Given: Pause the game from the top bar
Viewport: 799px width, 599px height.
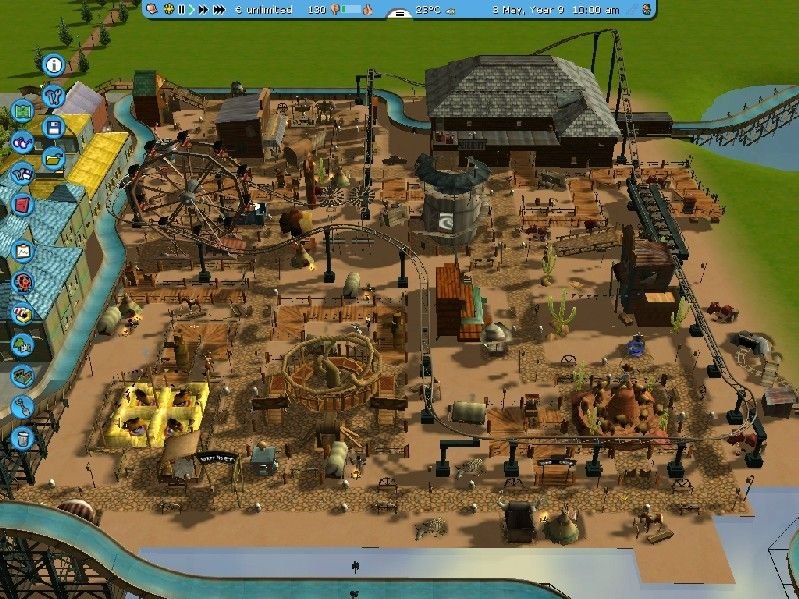Looking at the screenshot, I should click(x=181, y=9).
